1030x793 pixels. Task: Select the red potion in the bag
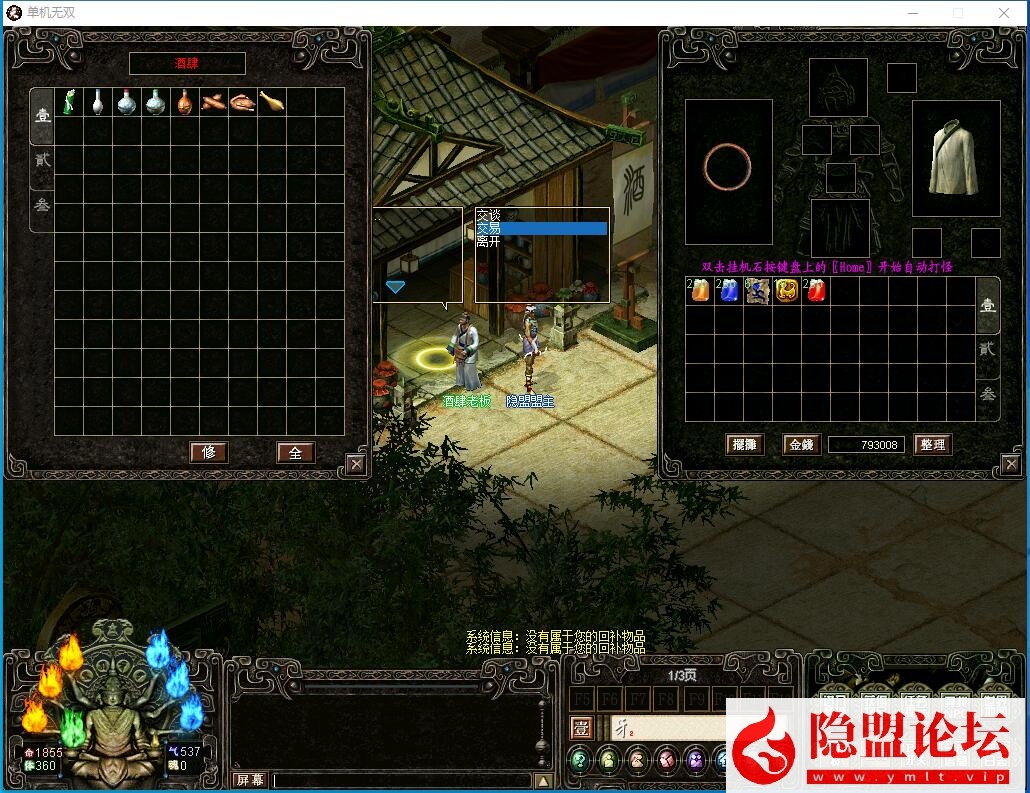click(x=816, y=291)
